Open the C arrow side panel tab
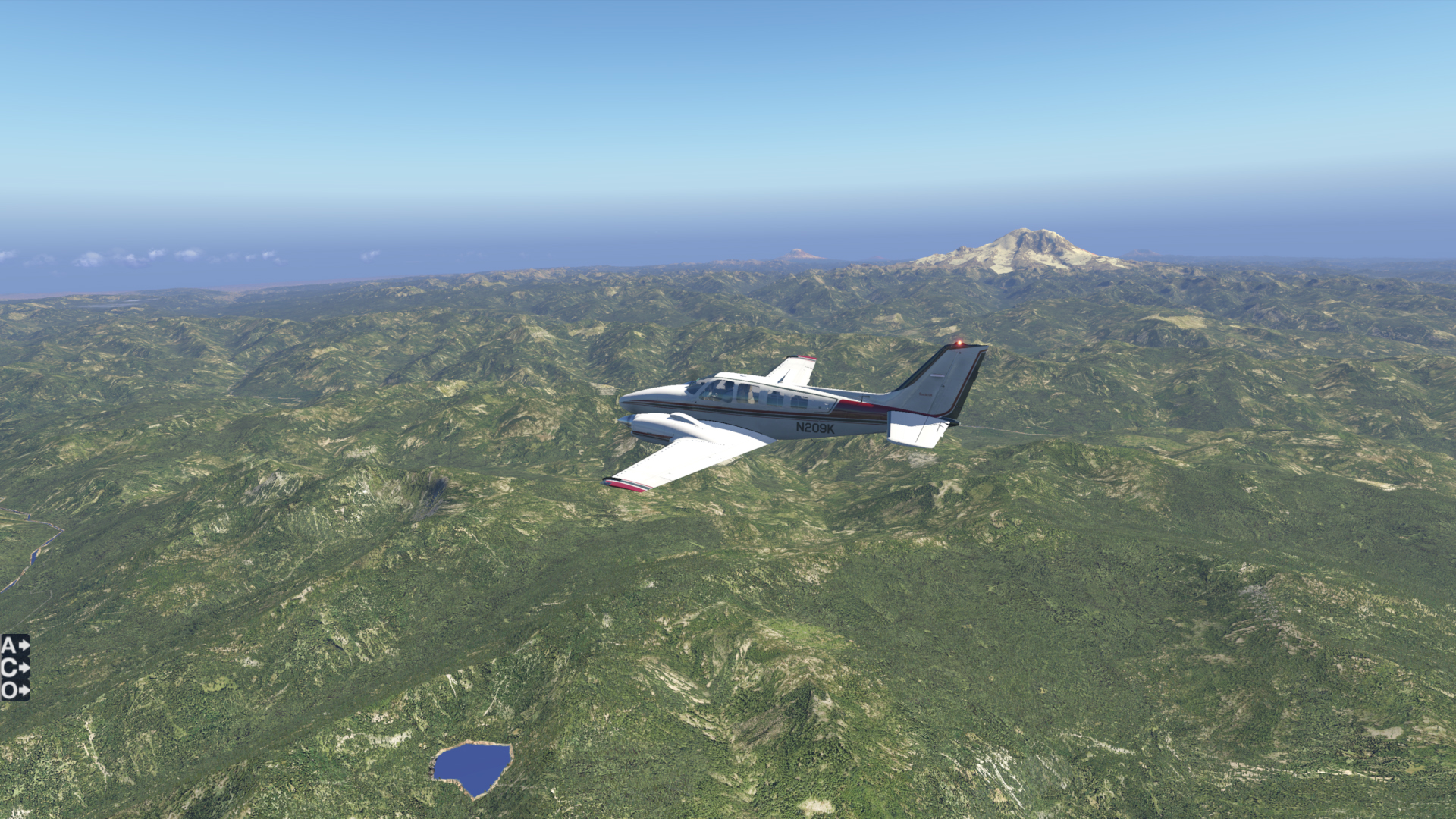The width and height of the screenshot is (1456, 819). pos(14,668)
